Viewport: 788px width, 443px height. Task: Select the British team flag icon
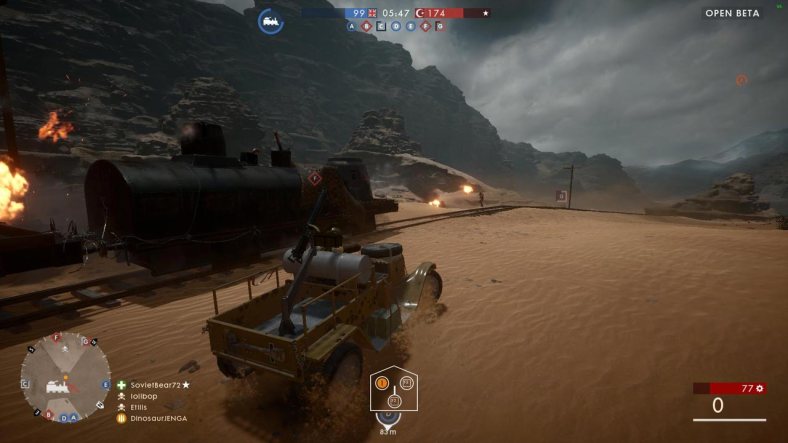pyautogui.click(x=372, y=13)
